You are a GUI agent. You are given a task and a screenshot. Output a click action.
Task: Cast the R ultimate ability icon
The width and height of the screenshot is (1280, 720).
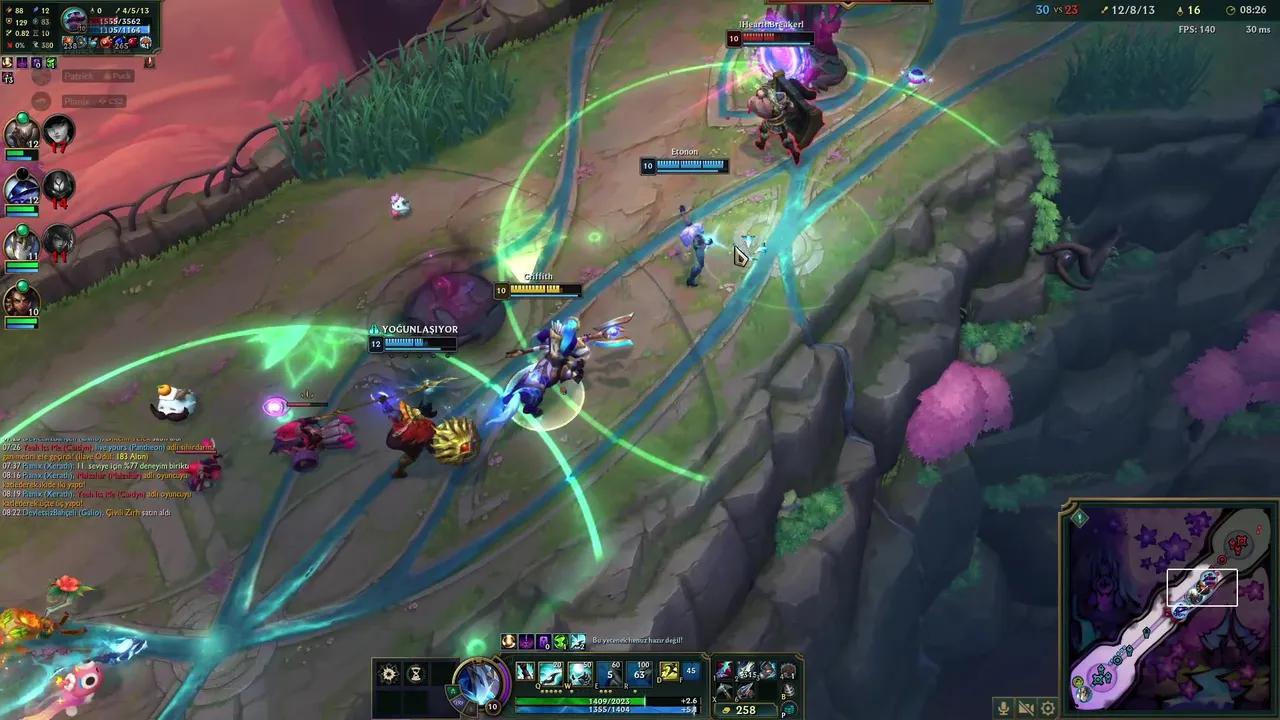click(x=637, y=675)
